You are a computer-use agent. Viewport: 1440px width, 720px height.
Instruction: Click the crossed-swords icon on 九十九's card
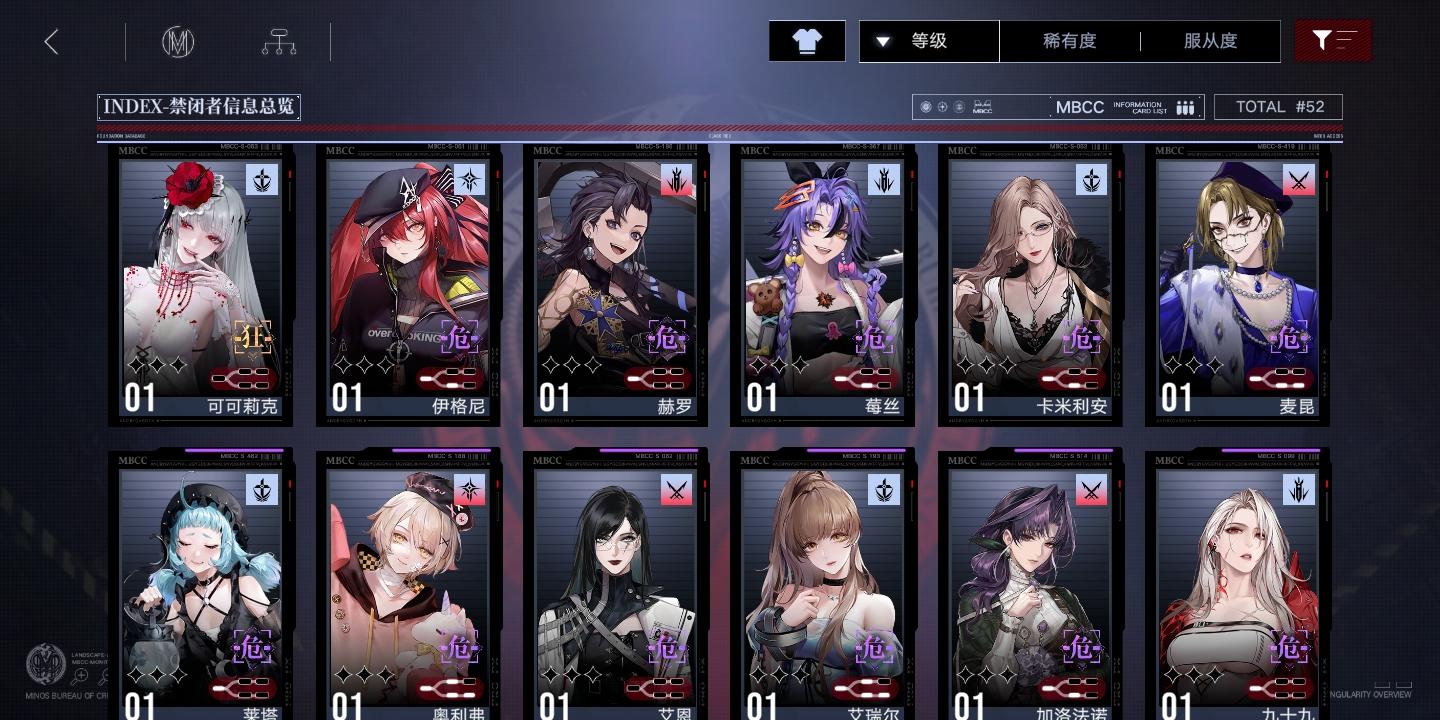click(x=1298, y=490)
